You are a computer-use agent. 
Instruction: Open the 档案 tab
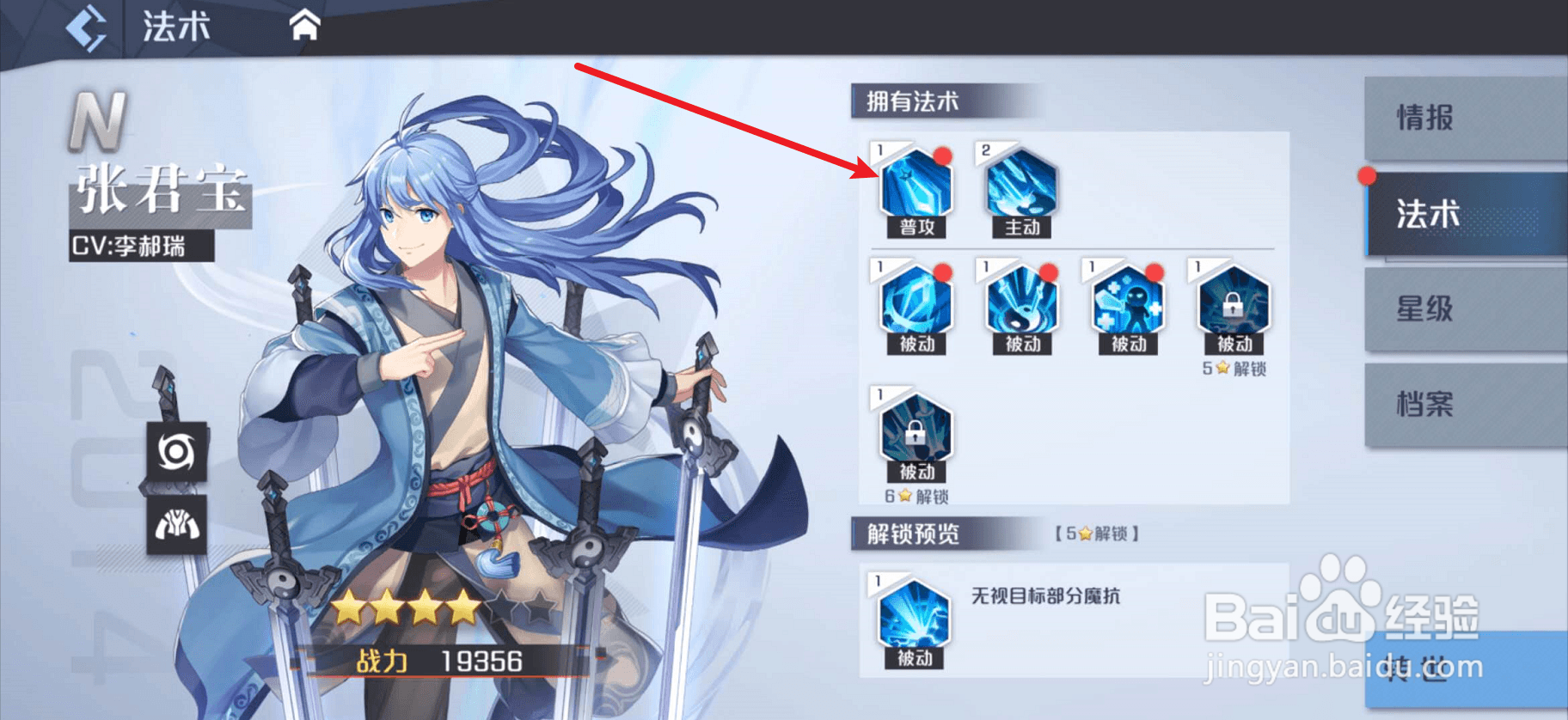[x=1467, y=405]
